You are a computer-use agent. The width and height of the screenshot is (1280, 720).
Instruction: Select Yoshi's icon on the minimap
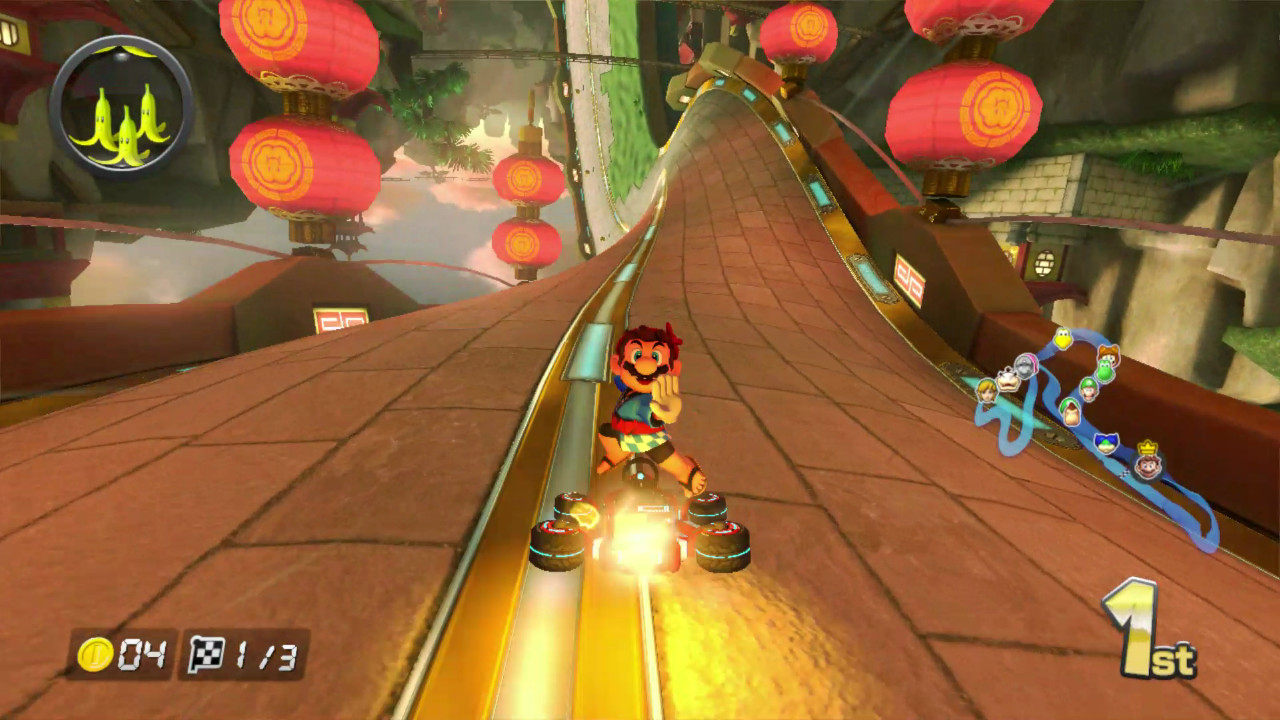[1103, 372]
